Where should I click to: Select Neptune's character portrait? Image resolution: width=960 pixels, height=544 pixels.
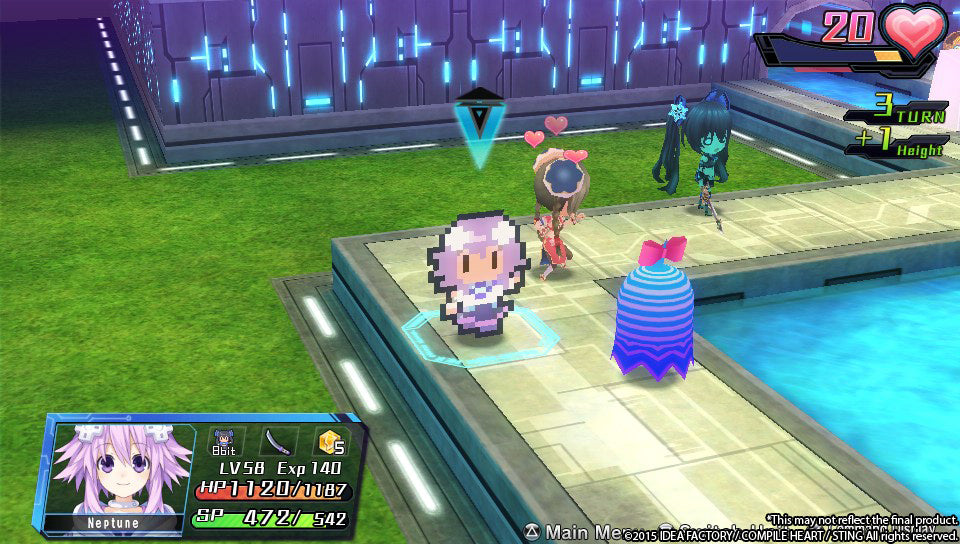pos(120,472)
